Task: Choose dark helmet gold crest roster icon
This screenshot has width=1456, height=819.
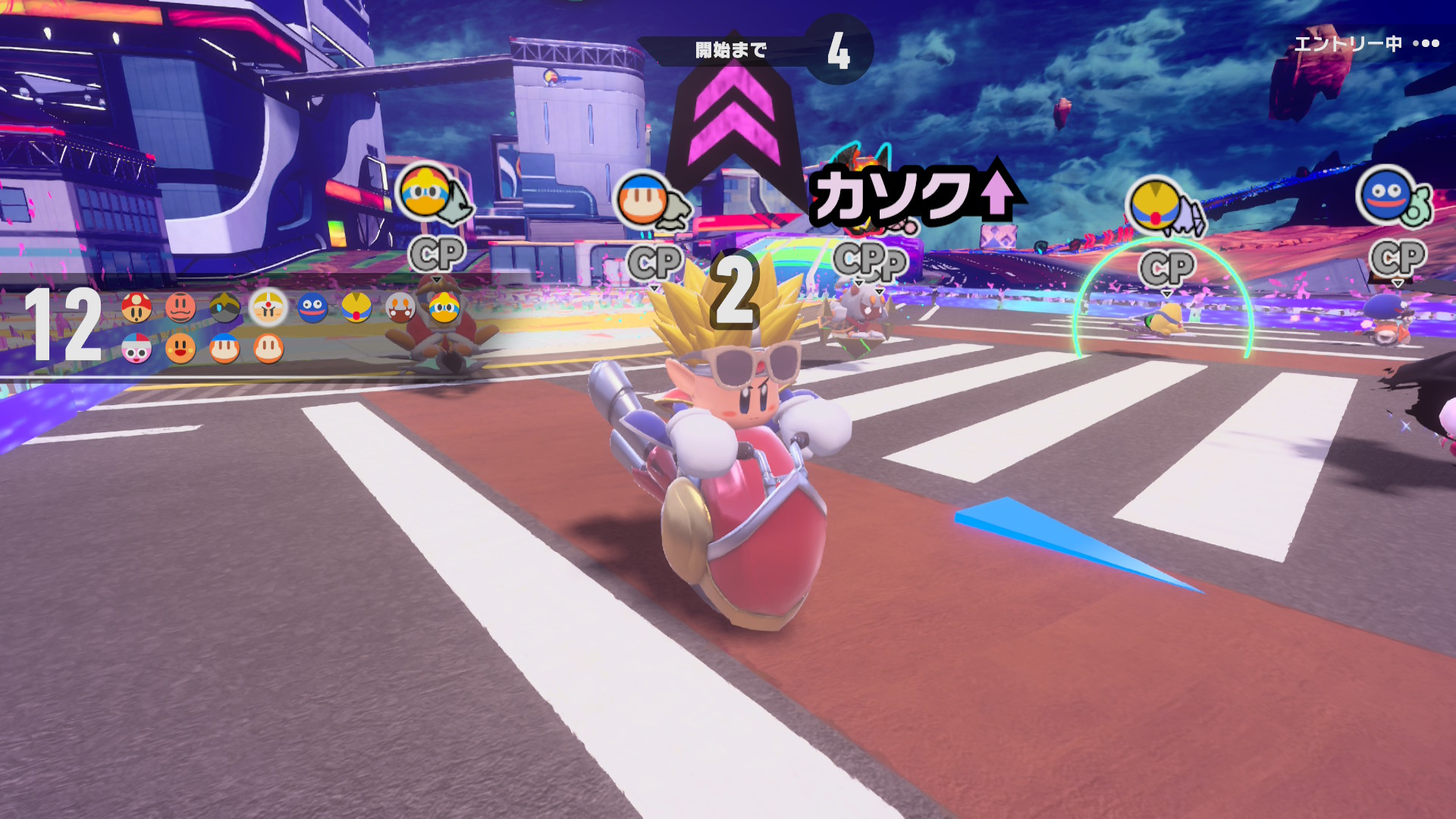Action: 224,307
